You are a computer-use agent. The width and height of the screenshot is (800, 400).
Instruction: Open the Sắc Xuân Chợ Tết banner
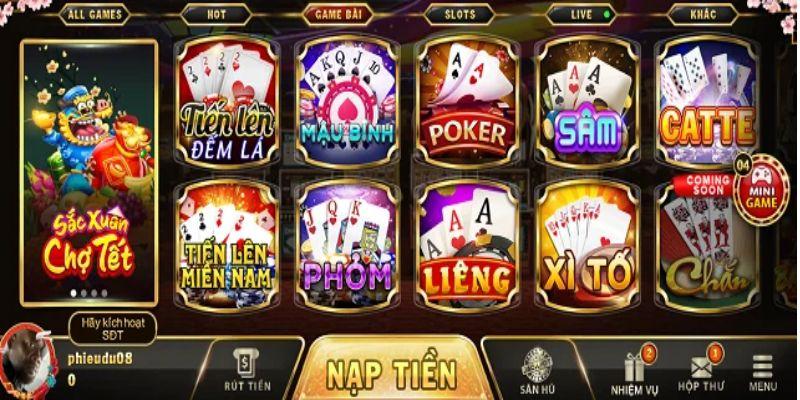coord(89,170)
